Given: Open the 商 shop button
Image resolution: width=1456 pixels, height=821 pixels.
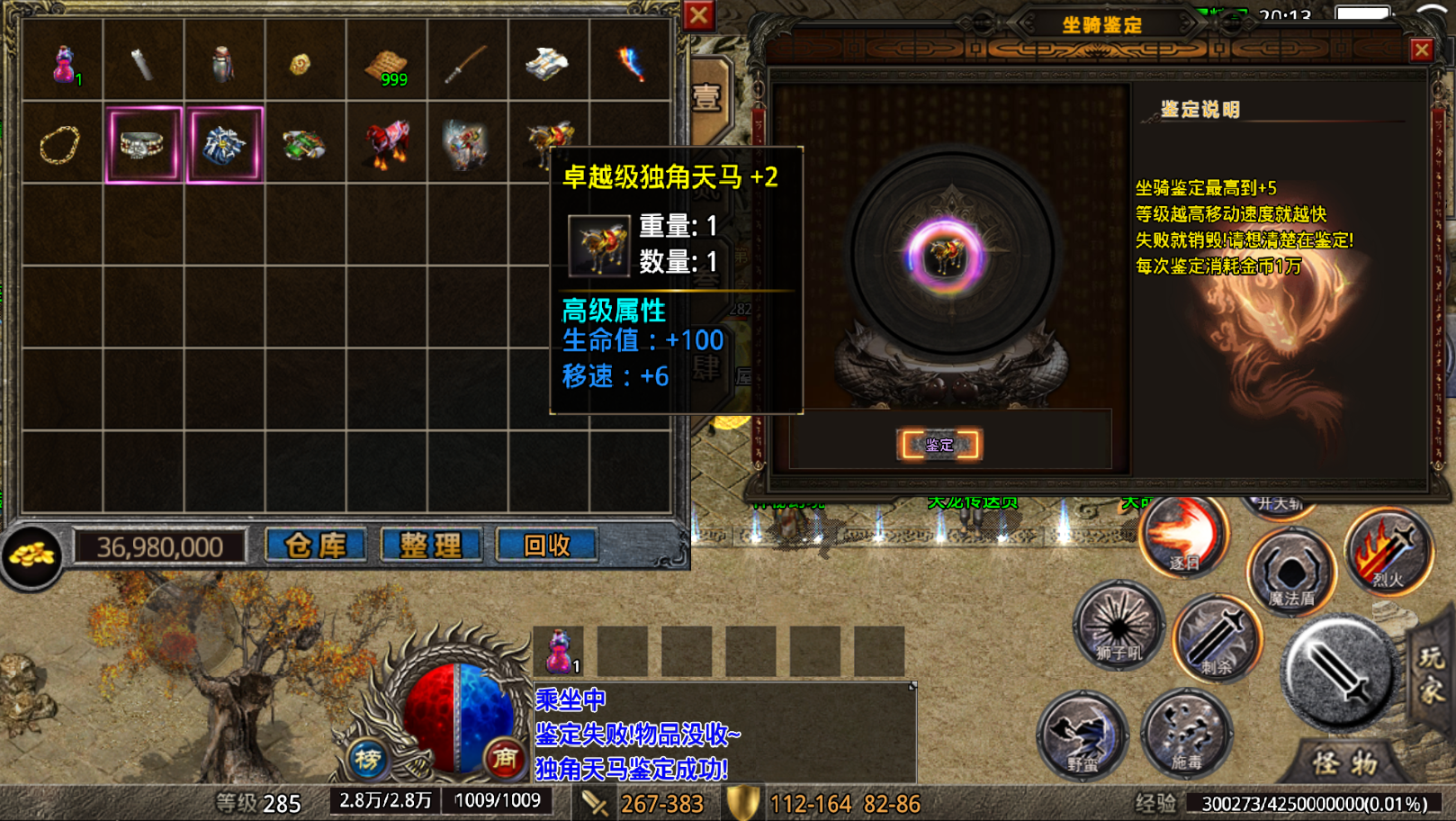Looking at the screenshot, I should [x=504, y=761].
